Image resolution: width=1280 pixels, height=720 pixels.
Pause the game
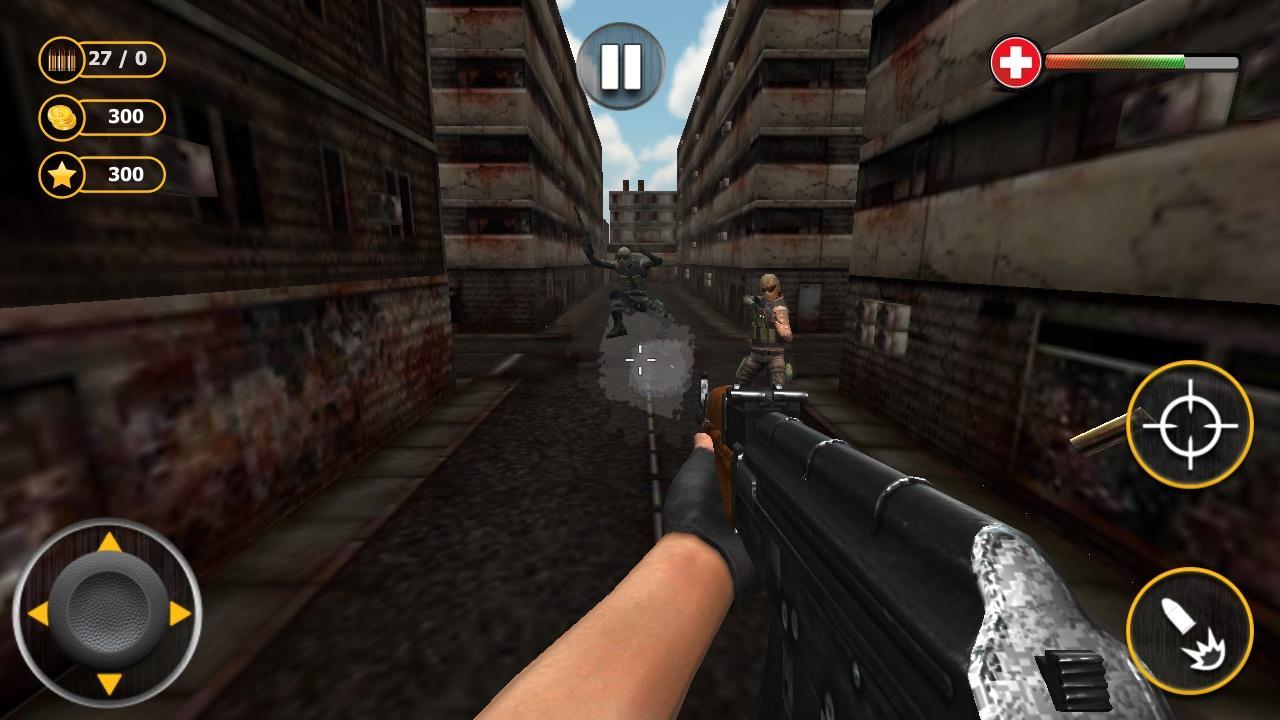pos(623,65)
